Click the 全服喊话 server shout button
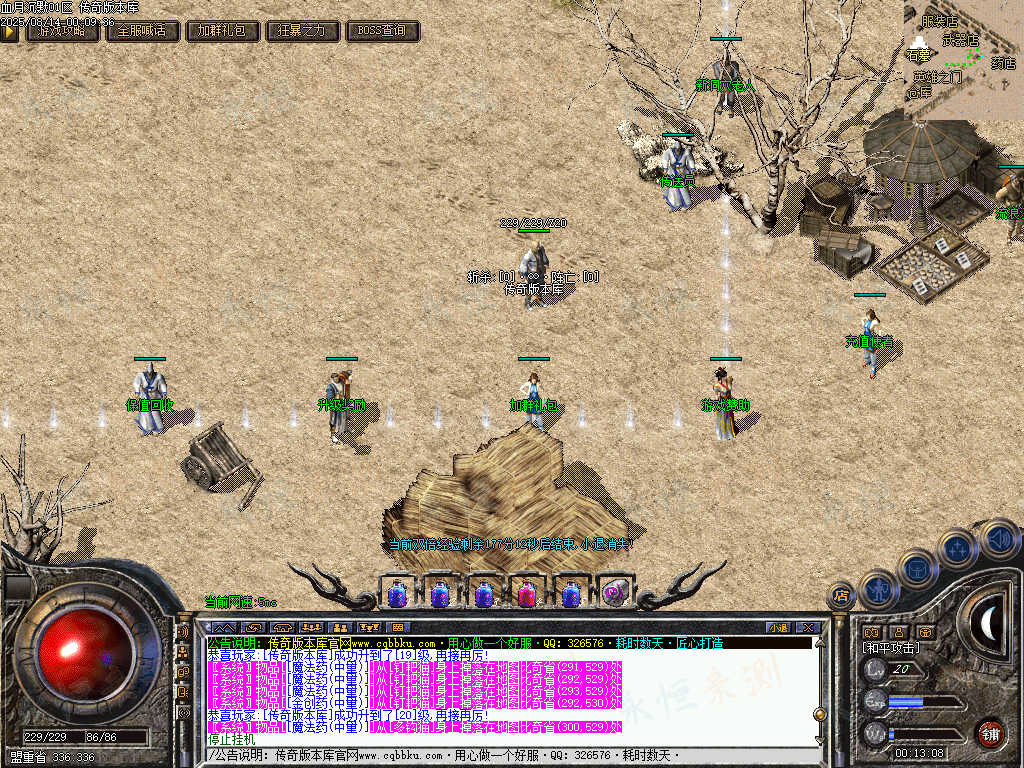The width and height of the screenshot is (1024, 768). (142, 31)
